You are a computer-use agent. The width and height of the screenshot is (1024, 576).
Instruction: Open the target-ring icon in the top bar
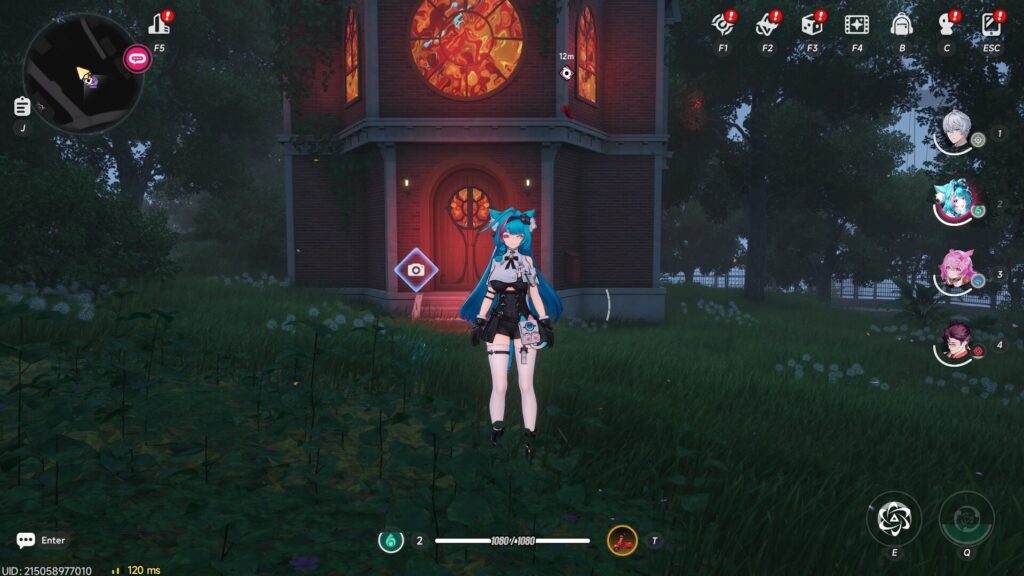pyautogui.click(x=723, y=23)
